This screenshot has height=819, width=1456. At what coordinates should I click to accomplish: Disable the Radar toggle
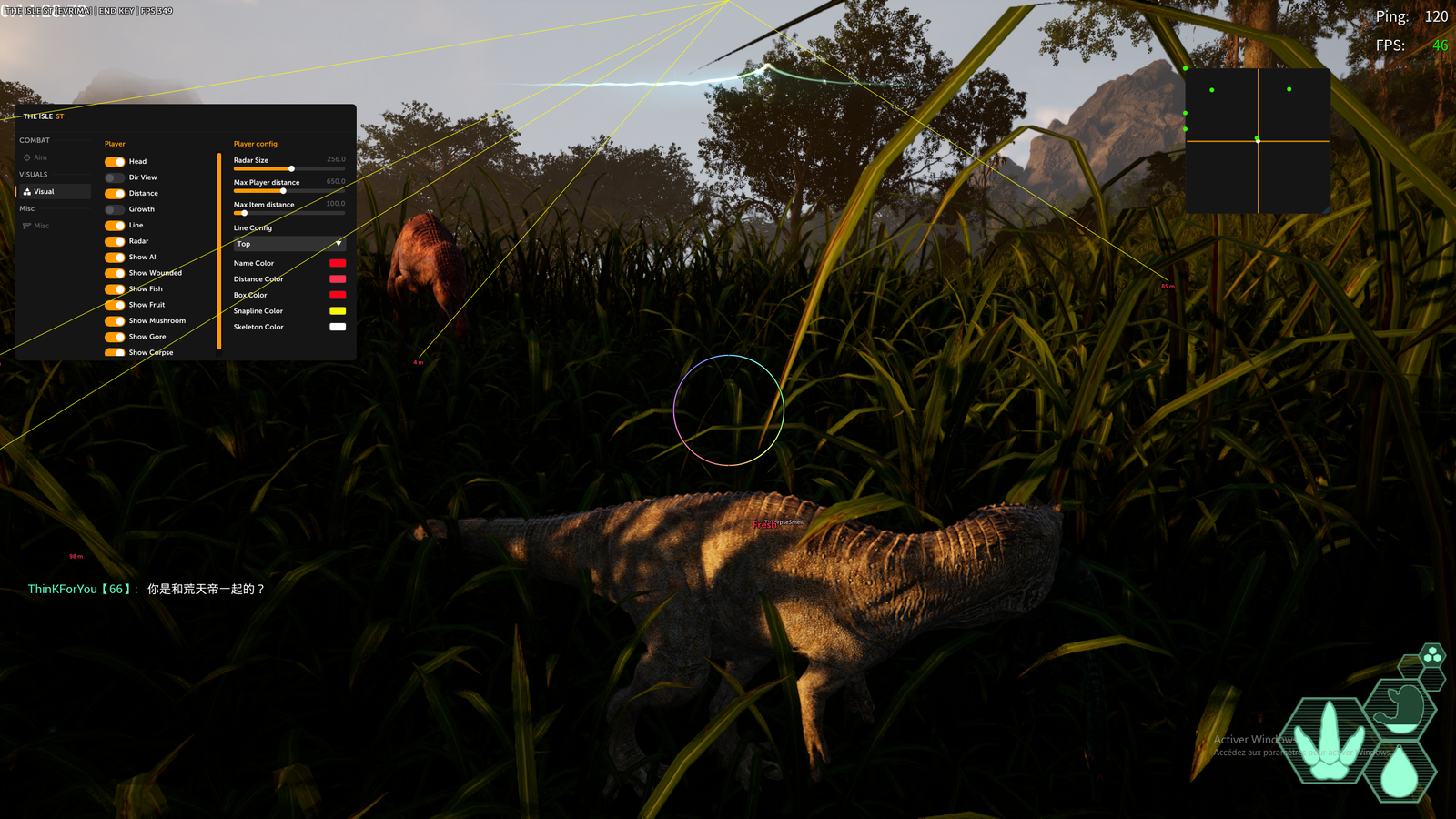point(115,241)
